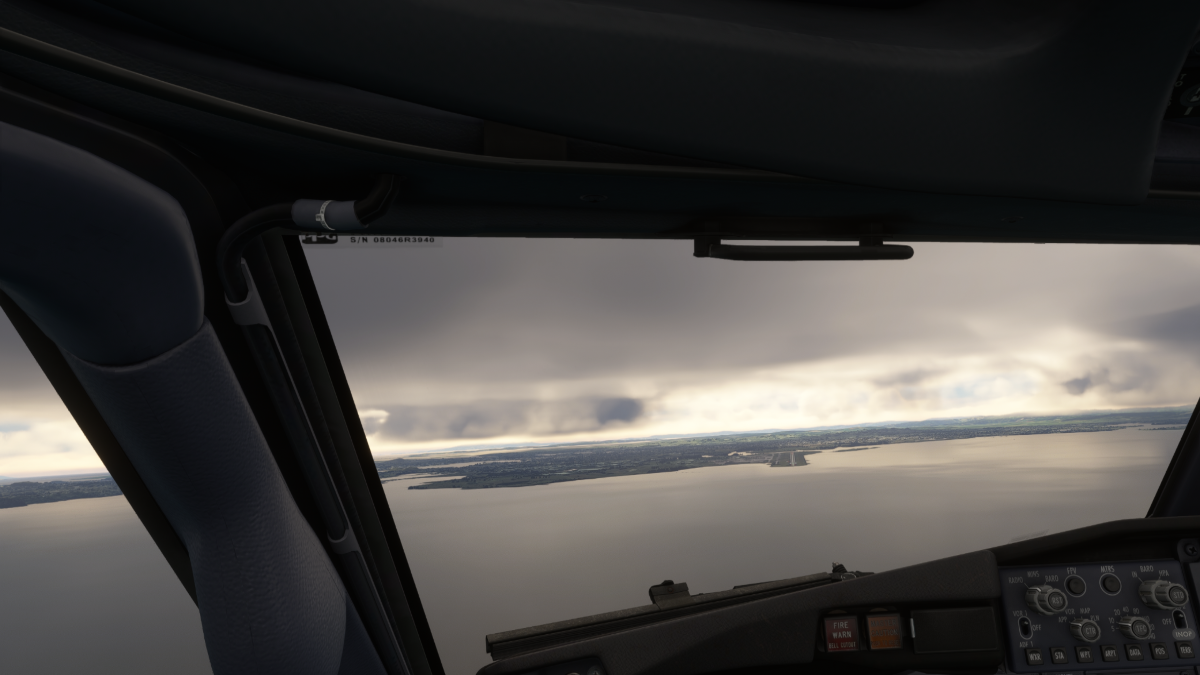Viewport: 1200px width, 675px height.
Task: Toggle the FPV button on EFIS panel
Action: pos(1075,585)
